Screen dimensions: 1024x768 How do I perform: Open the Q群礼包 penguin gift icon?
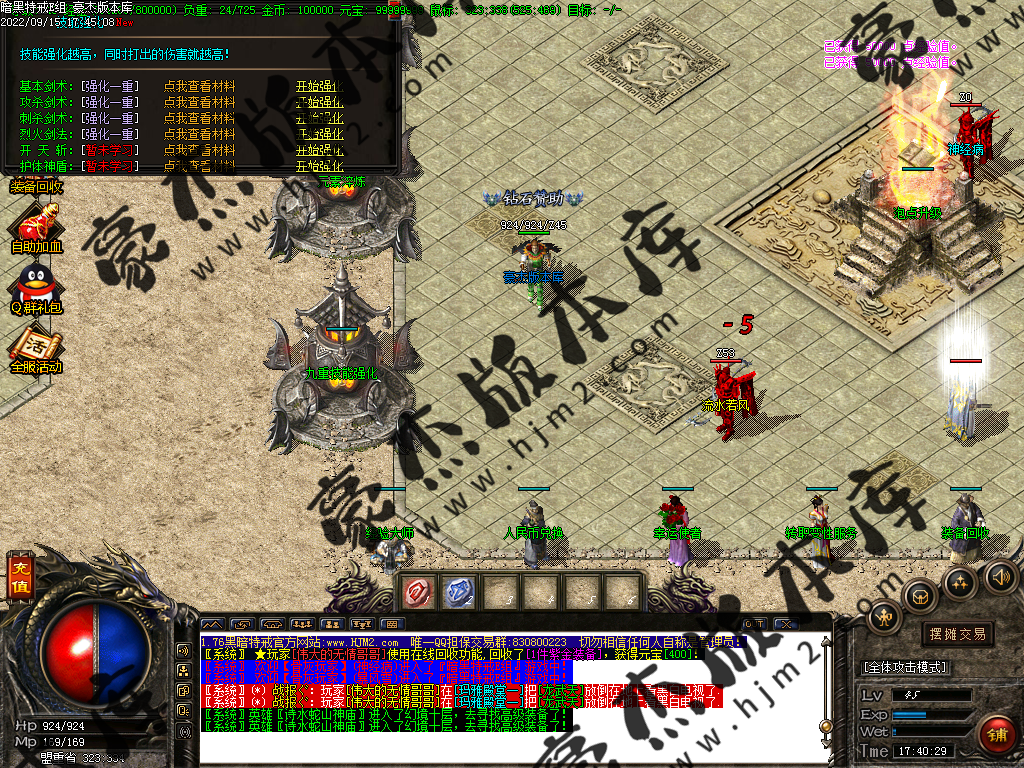click(x=36, y=288)
